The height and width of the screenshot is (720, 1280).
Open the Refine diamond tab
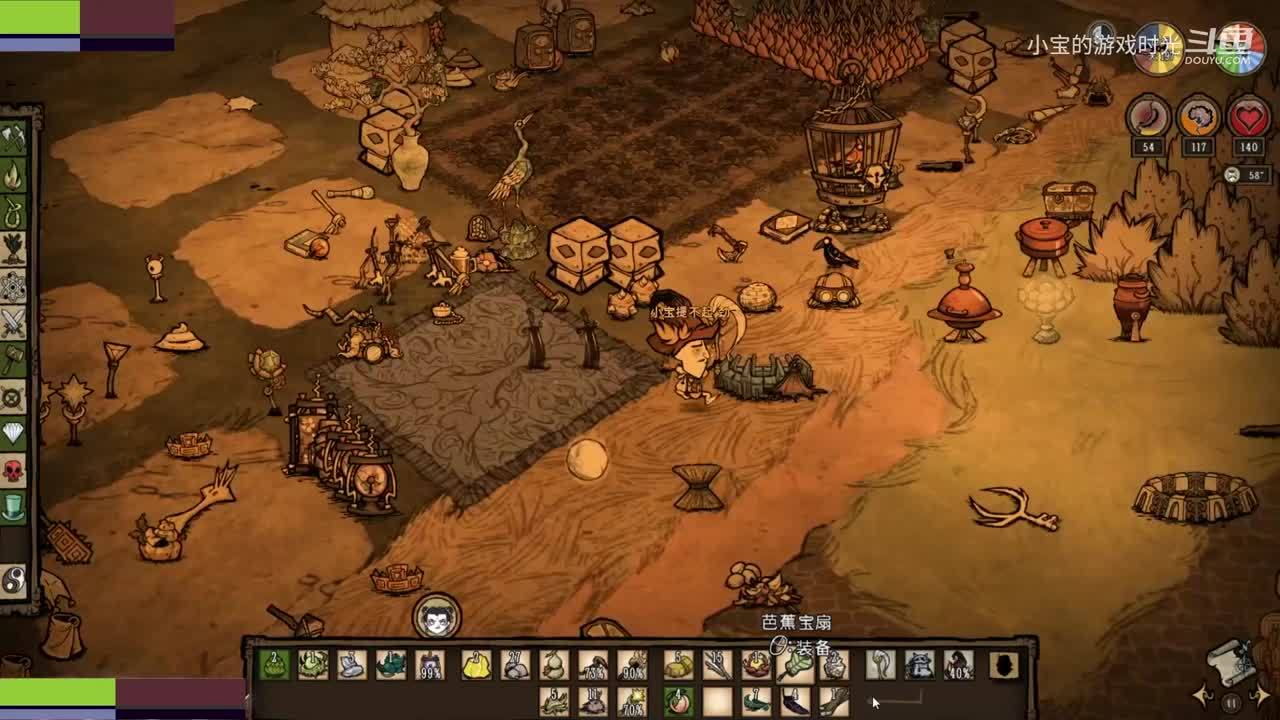[x=13, y=433]
